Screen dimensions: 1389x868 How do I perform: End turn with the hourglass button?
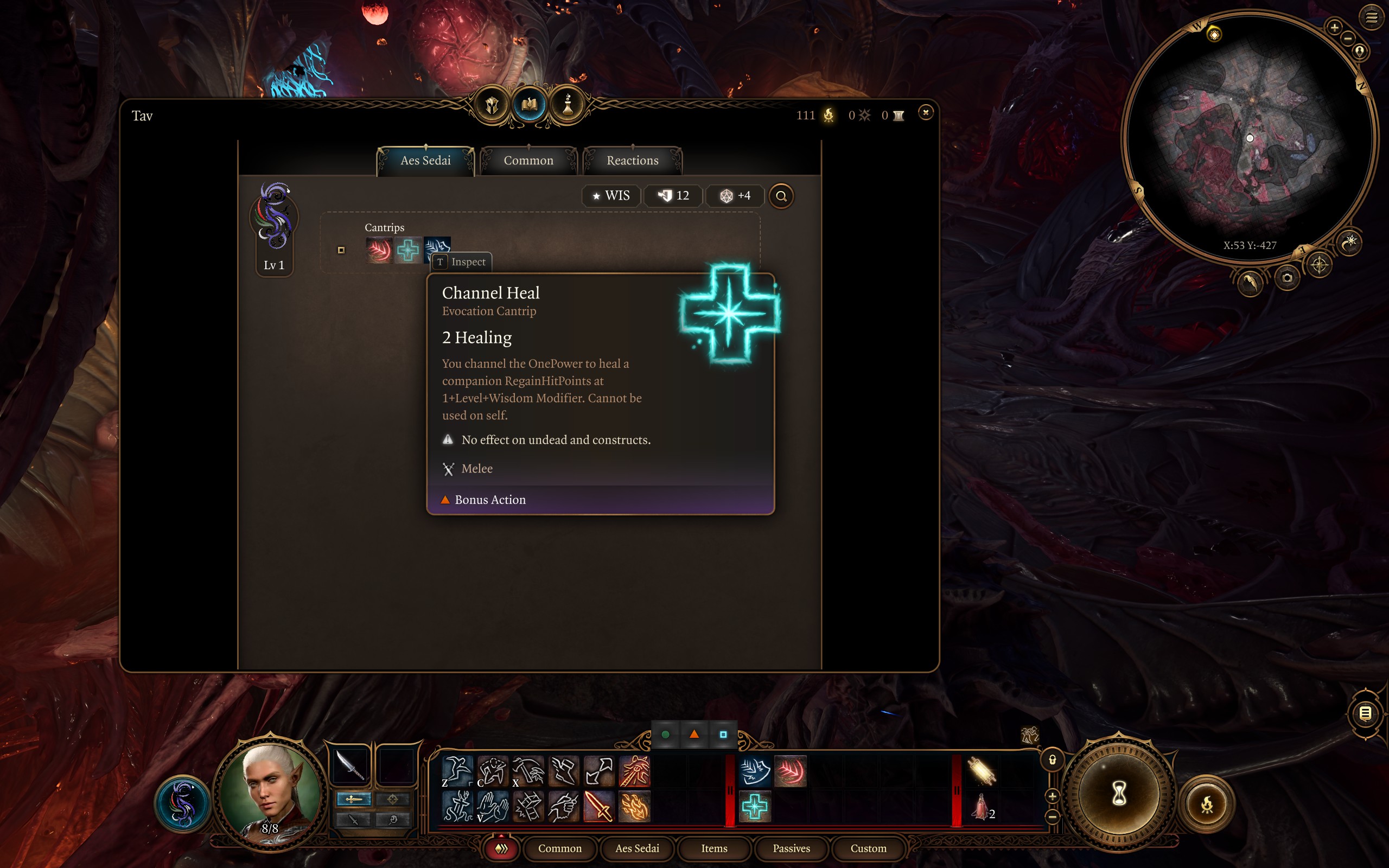(x=1118, y=795)
